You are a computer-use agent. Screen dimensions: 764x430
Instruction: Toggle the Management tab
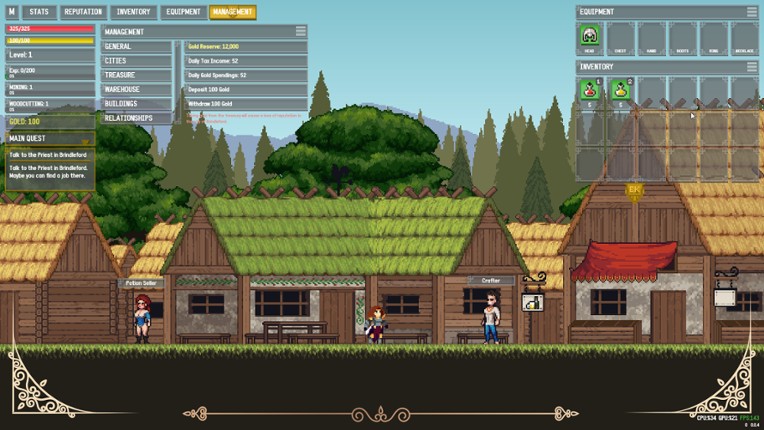[x=232, y=12]
